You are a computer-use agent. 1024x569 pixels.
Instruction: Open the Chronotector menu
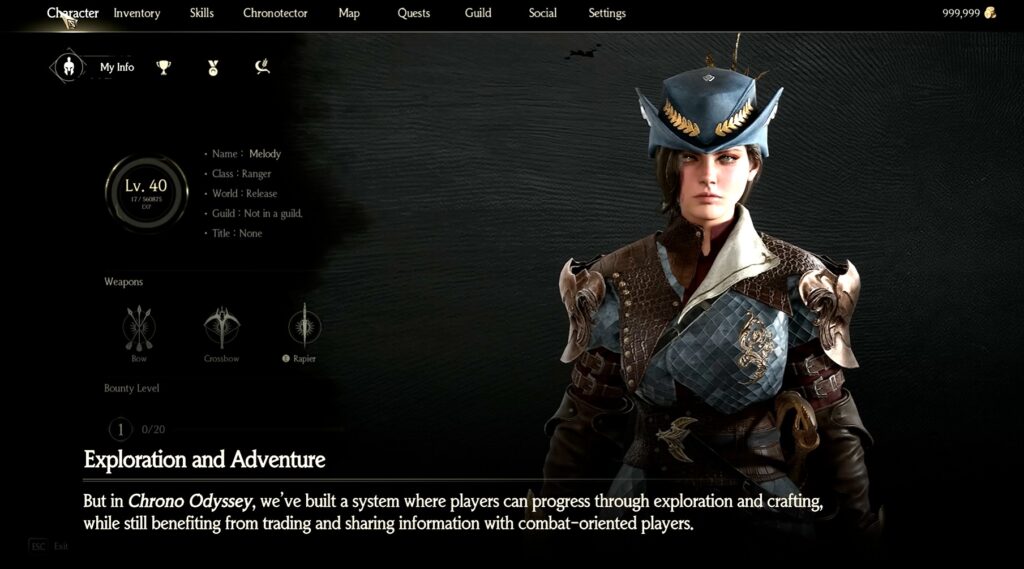pos(275,13)
